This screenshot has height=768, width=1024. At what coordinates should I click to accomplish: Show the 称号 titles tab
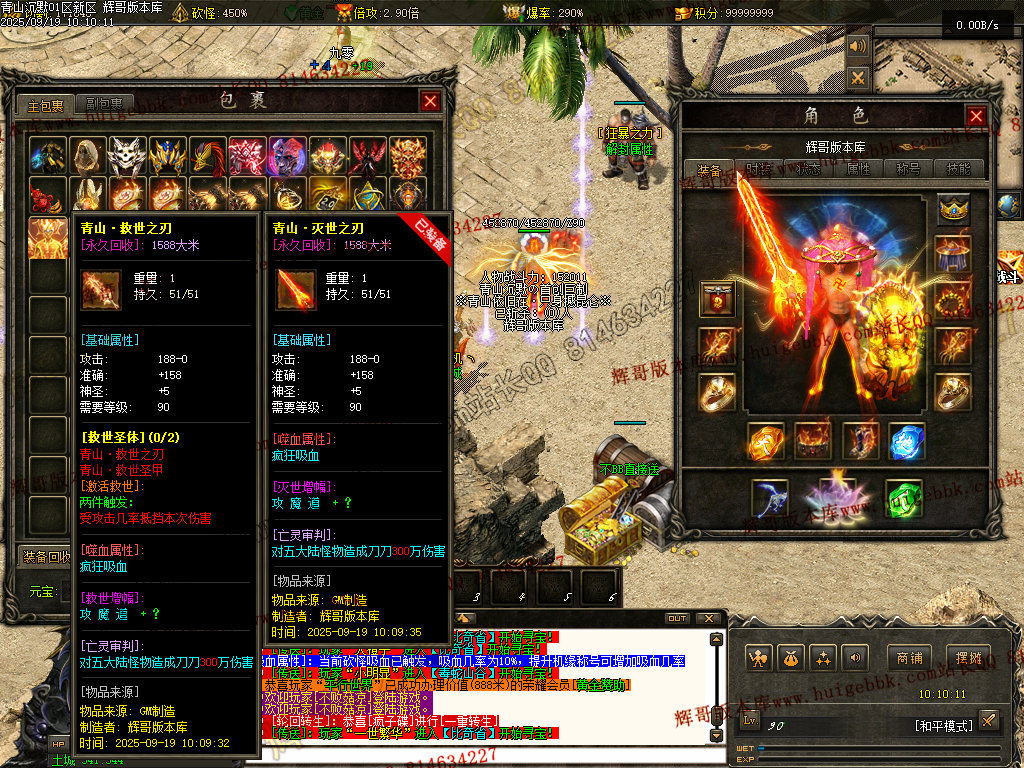(909, 169)
